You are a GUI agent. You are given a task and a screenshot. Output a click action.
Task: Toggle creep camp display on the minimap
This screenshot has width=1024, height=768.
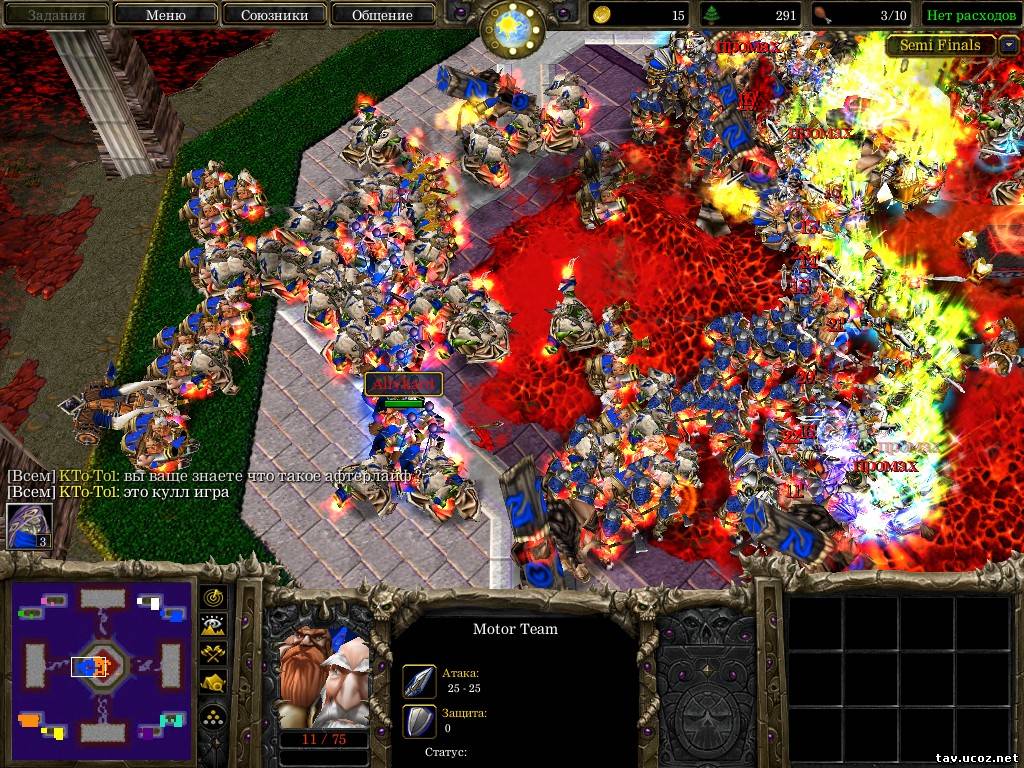coord(214,683)
